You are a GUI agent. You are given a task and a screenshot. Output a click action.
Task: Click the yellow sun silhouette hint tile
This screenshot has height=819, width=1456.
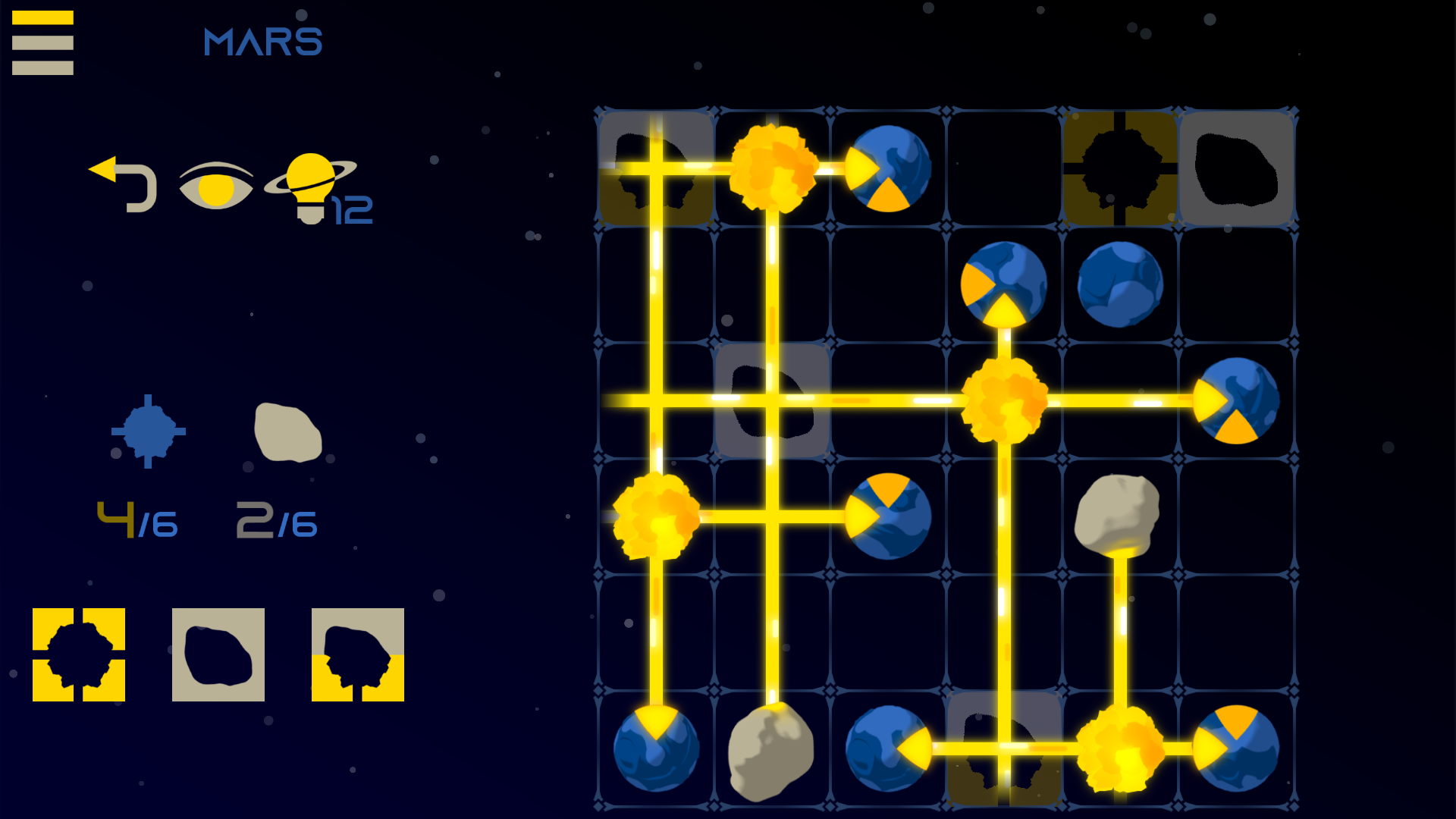[78, 656]
